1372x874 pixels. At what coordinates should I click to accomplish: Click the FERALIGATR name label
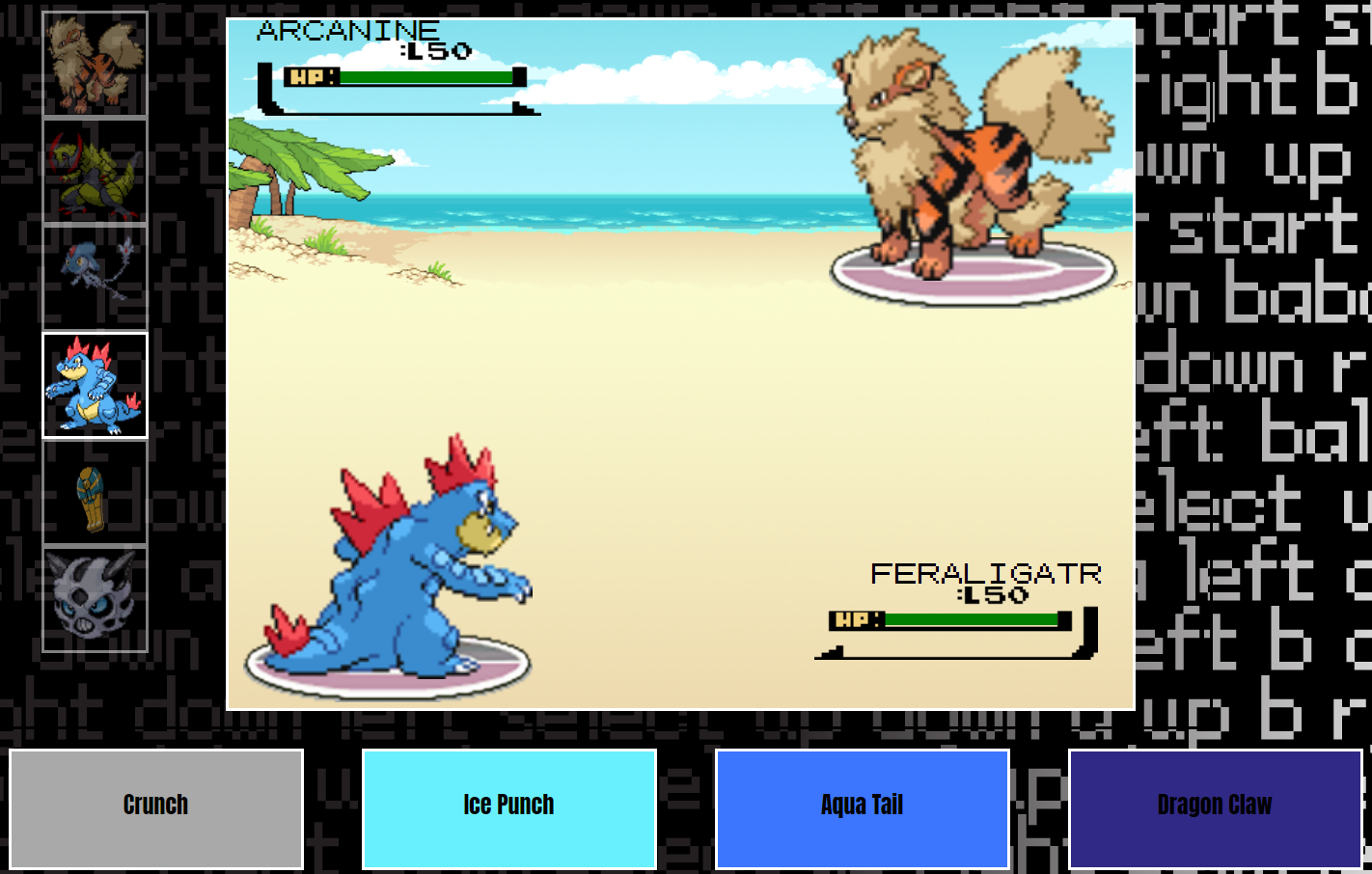pos(986,573)
